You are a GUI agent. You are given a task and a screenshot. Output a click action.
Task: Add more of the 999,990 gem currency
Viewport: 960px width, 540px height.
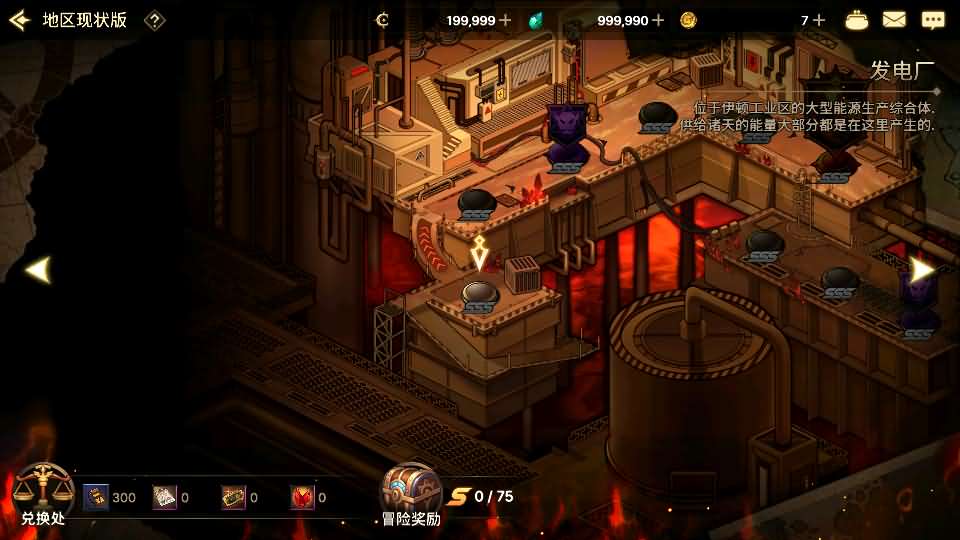pos(657,20)
